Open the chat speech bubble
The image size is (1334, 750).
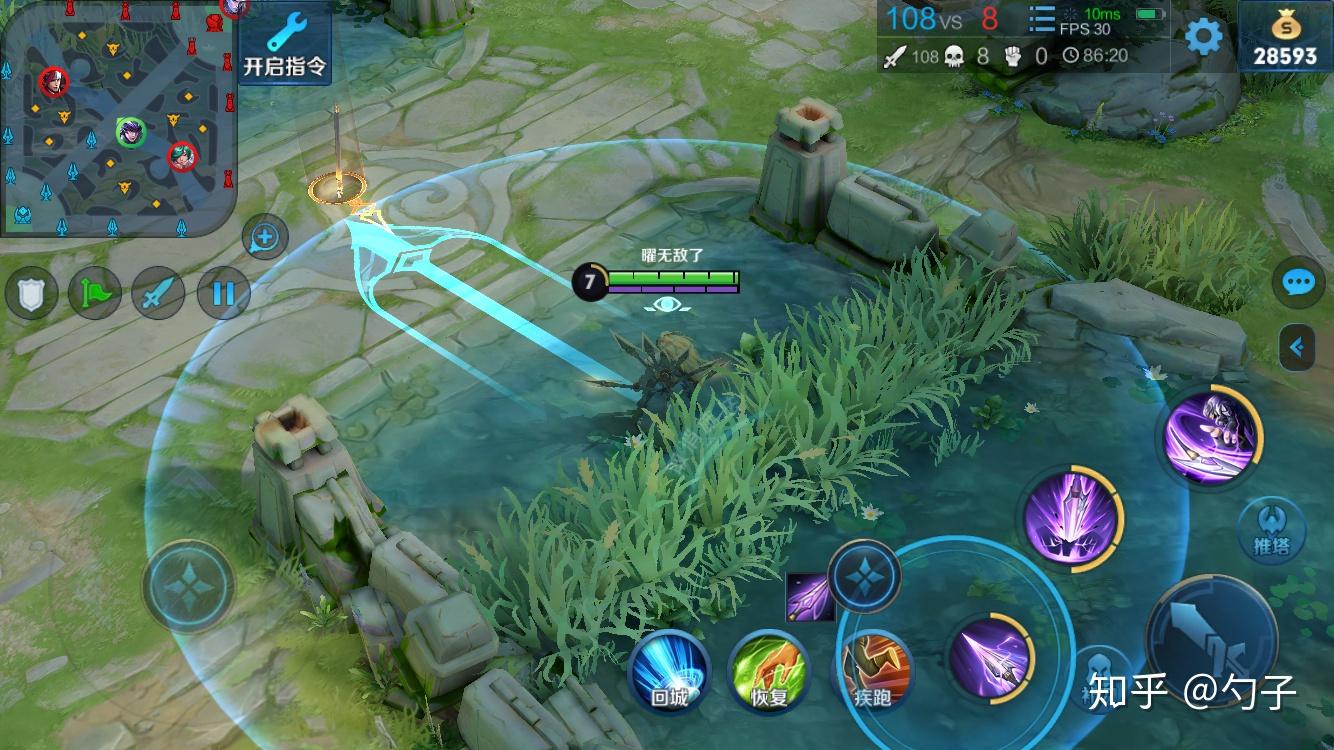1298,283
